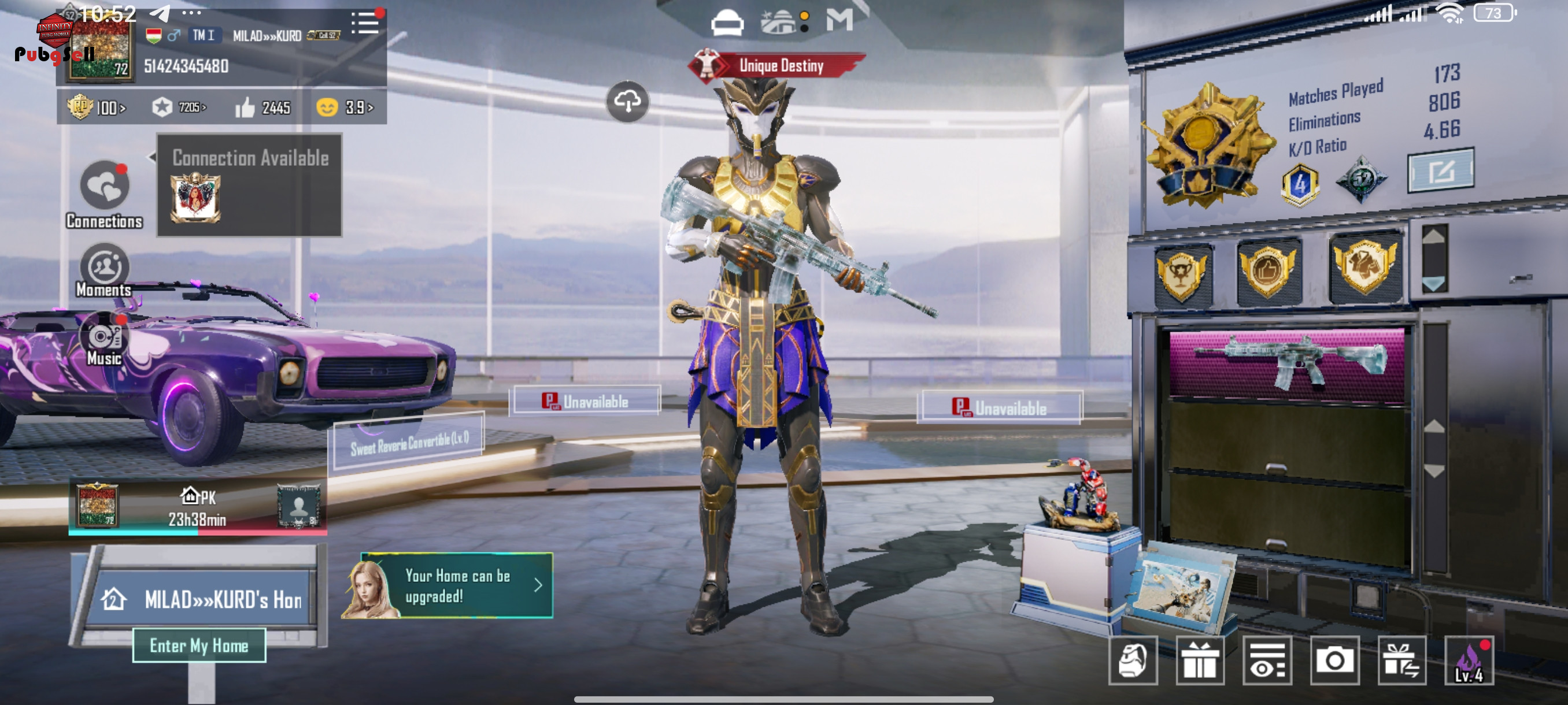Click the Enter My Home button

[x=199, y=645]
